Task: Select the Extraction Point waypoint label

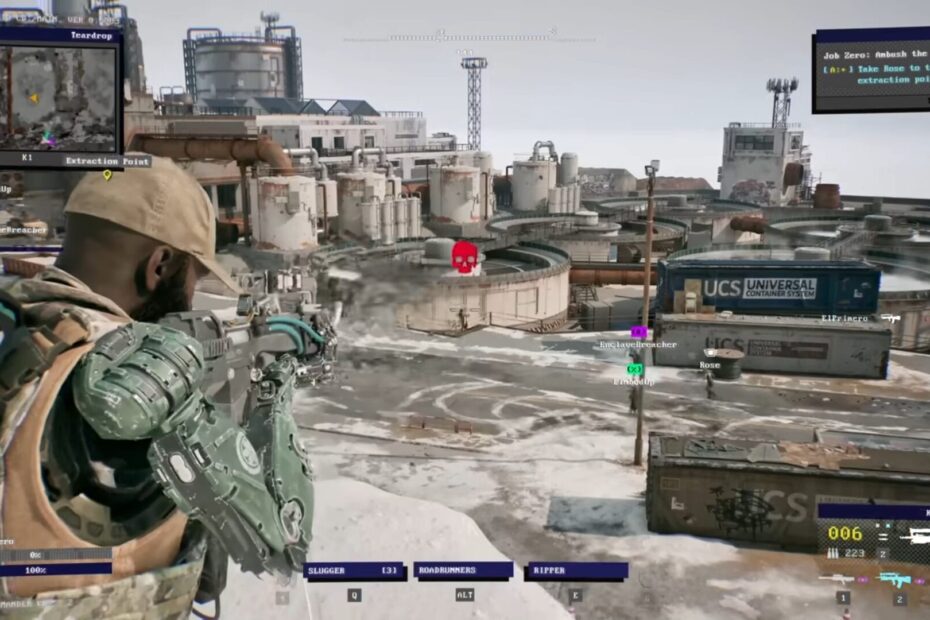Action: coord(107,161)
